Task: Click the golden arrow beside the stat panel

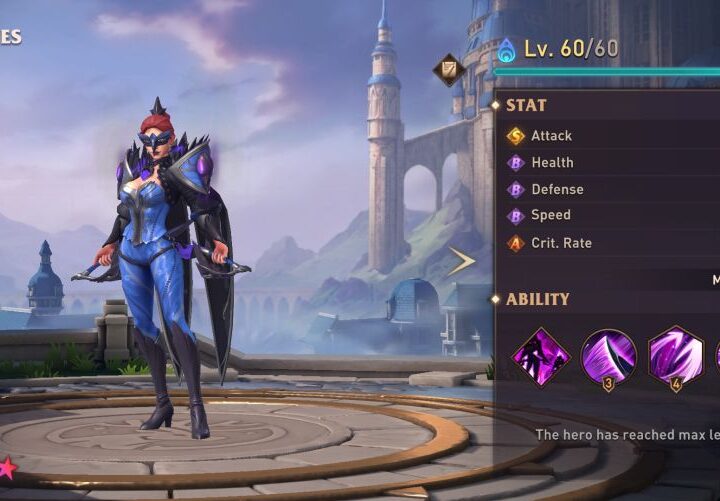Action: (x=461, y=262)
